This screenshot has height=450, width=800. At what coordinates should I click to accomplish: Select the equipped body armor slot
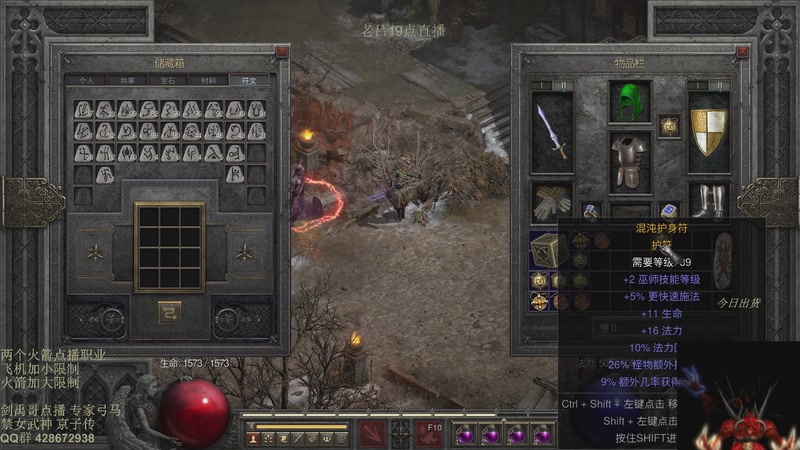629,160
